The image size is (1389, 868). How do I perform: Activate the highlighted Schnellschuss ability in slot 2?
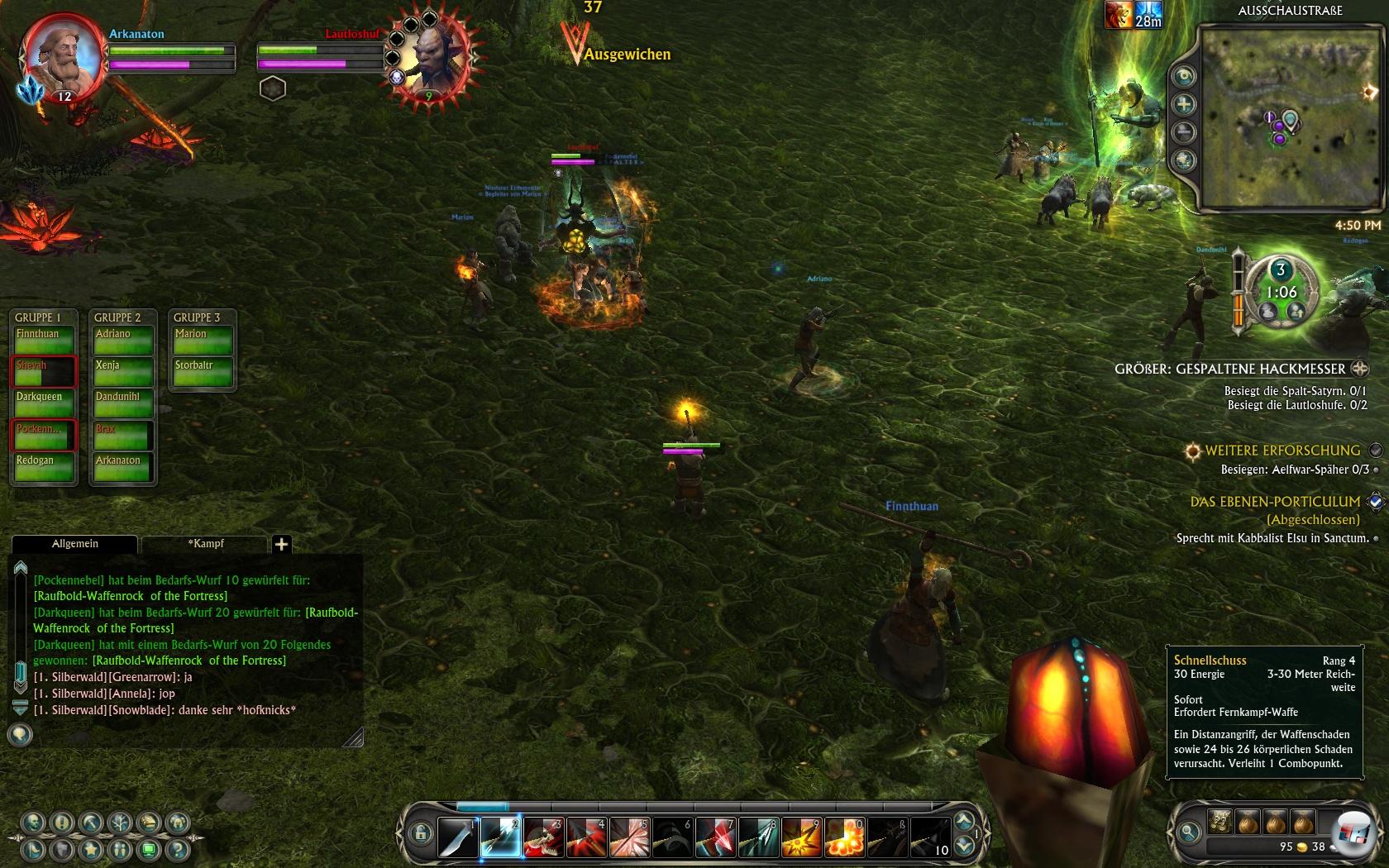501,837
